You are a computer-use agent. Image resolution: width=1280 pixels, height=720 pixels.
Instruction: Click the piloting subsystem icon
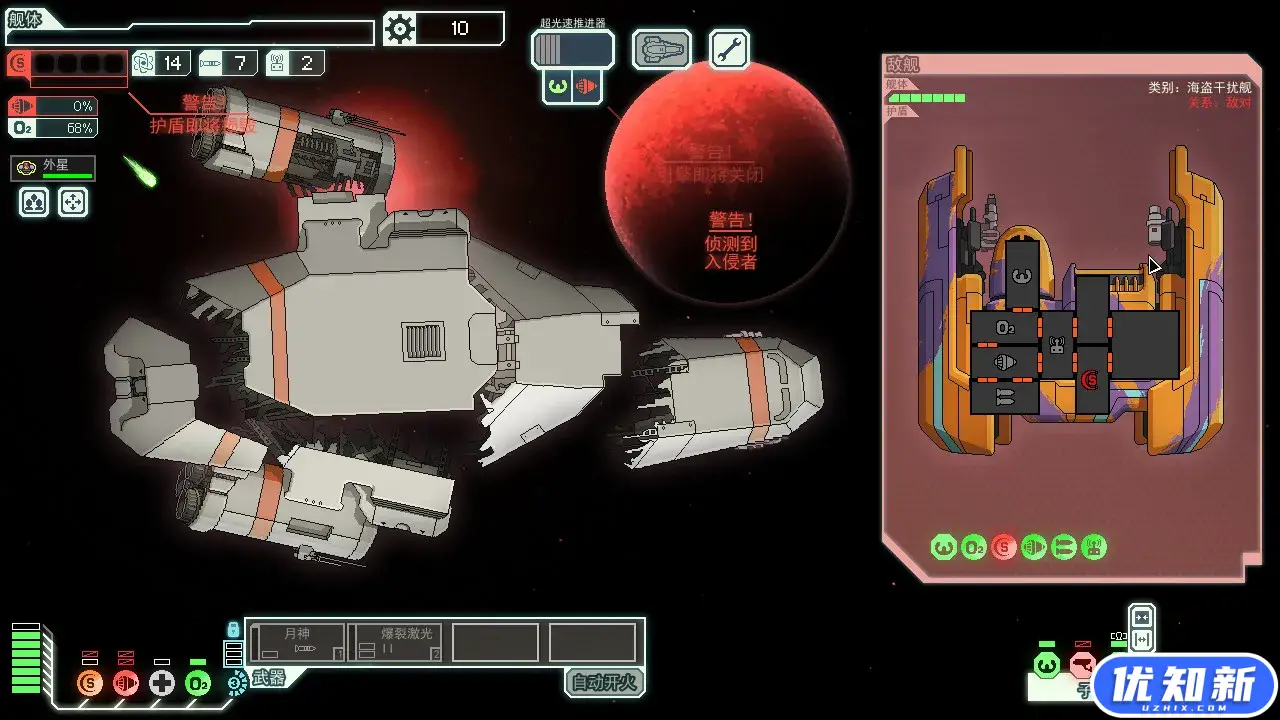click(1046, 665)
